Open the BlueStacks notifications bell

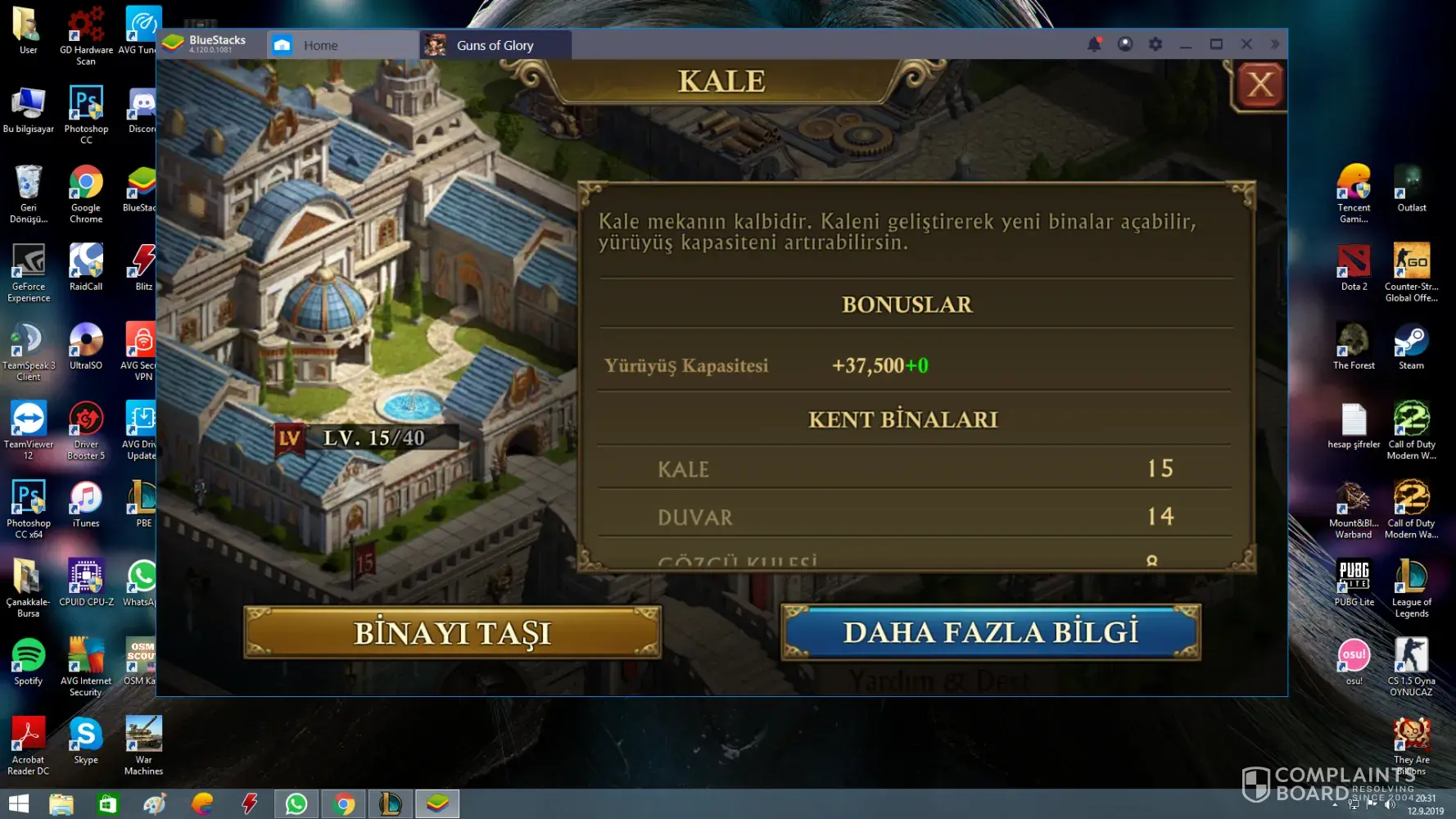1094,44
